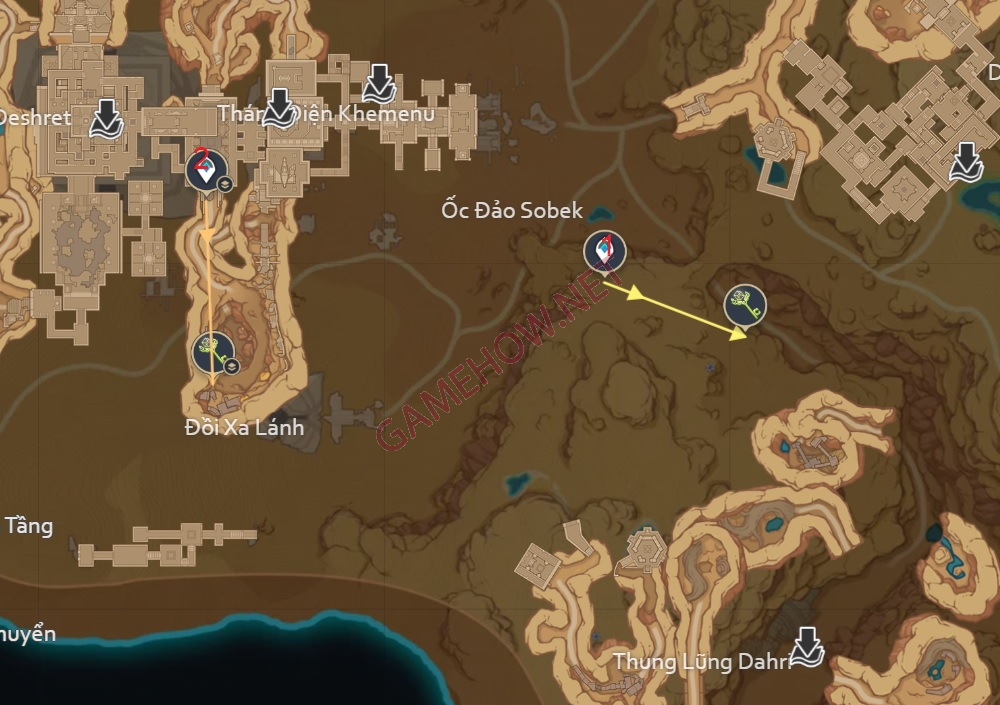This screenshot has height=705, width=1000.
Task: Select the teleport pin numbered 1
Action: [x=604, y=251]
